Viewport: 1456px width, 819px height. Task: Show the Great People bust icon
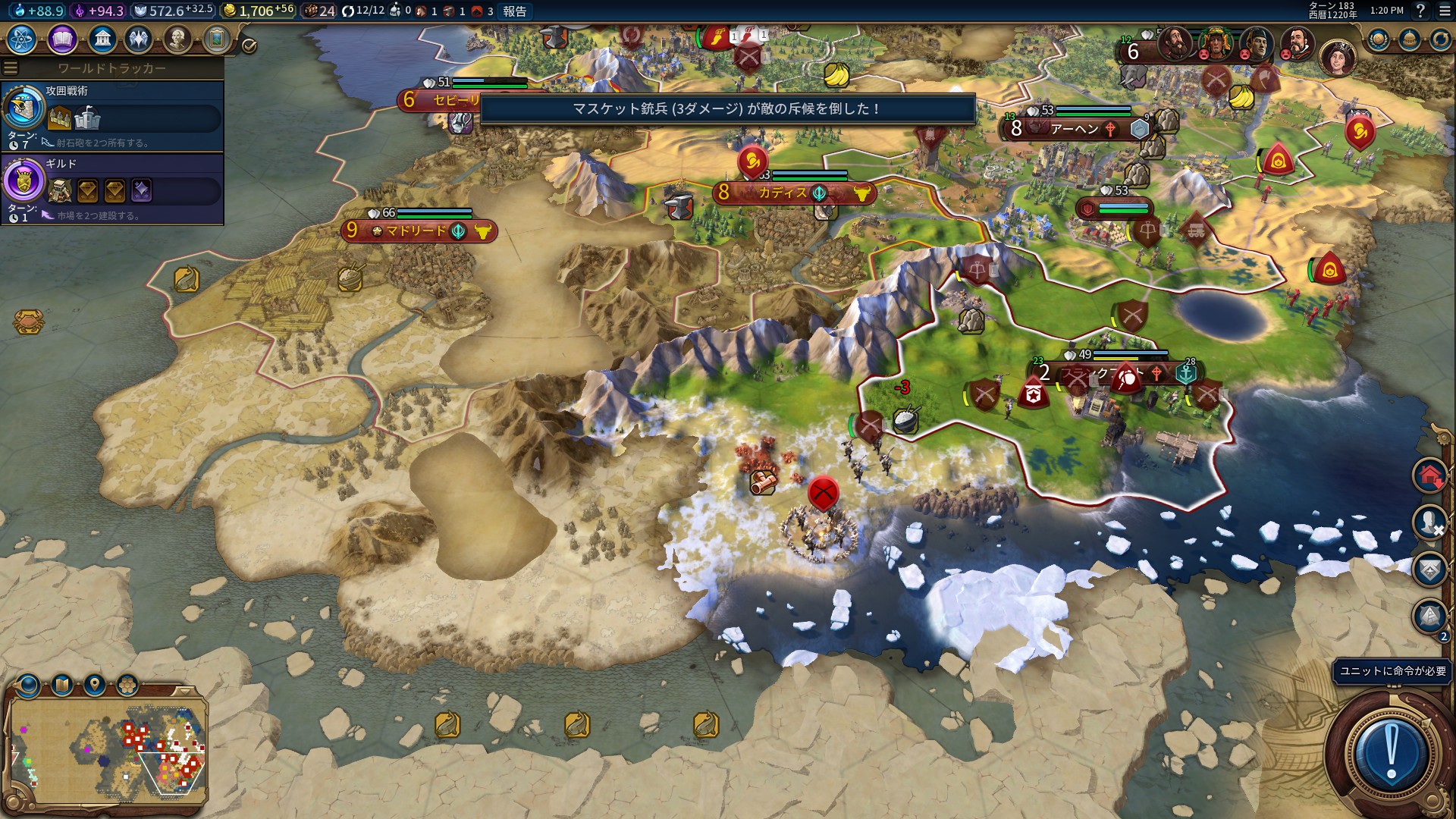(x=177, y=39)
